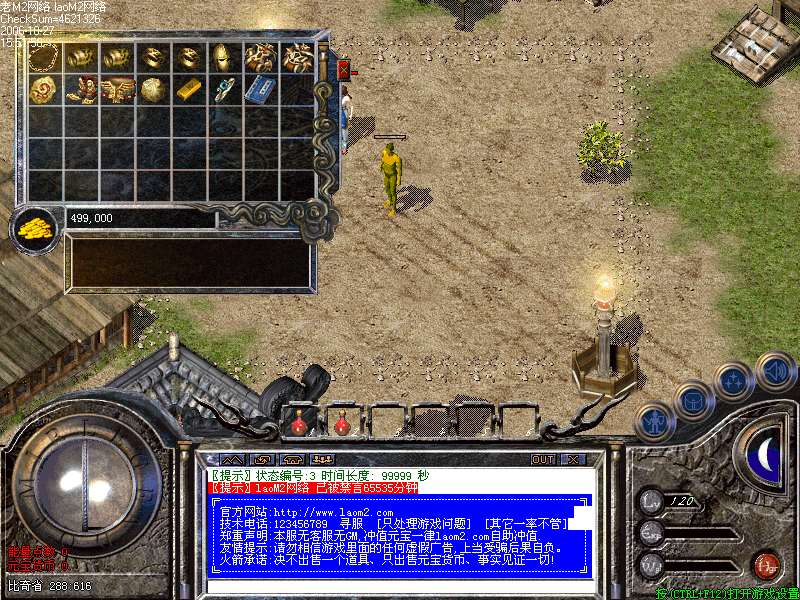Click the red round button on the HUD
Image resolution: width=800 pixels, height=600 pixels.
click(x=767, y=563)
